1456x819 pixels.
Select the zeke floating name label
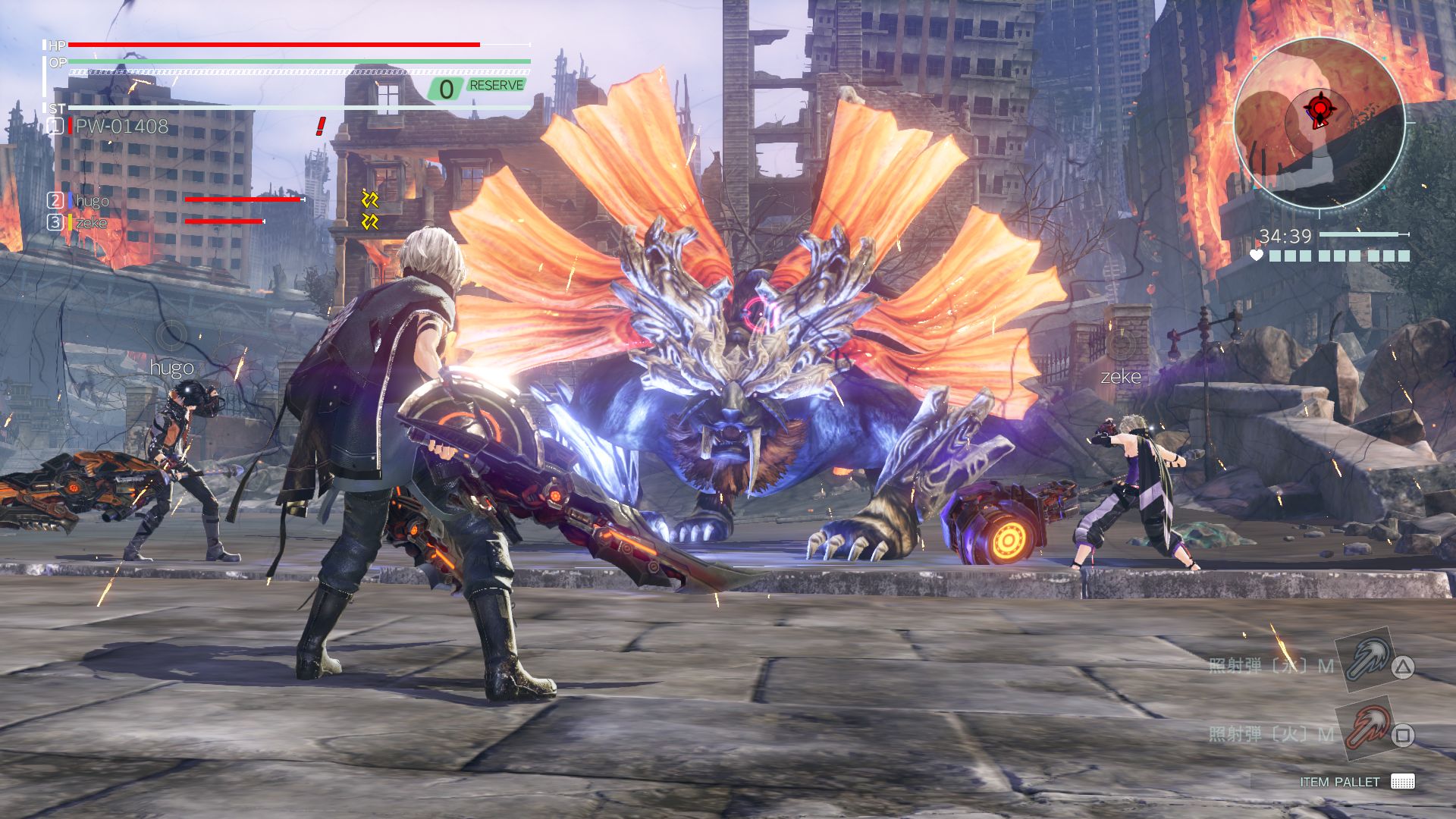[1122, 375]
